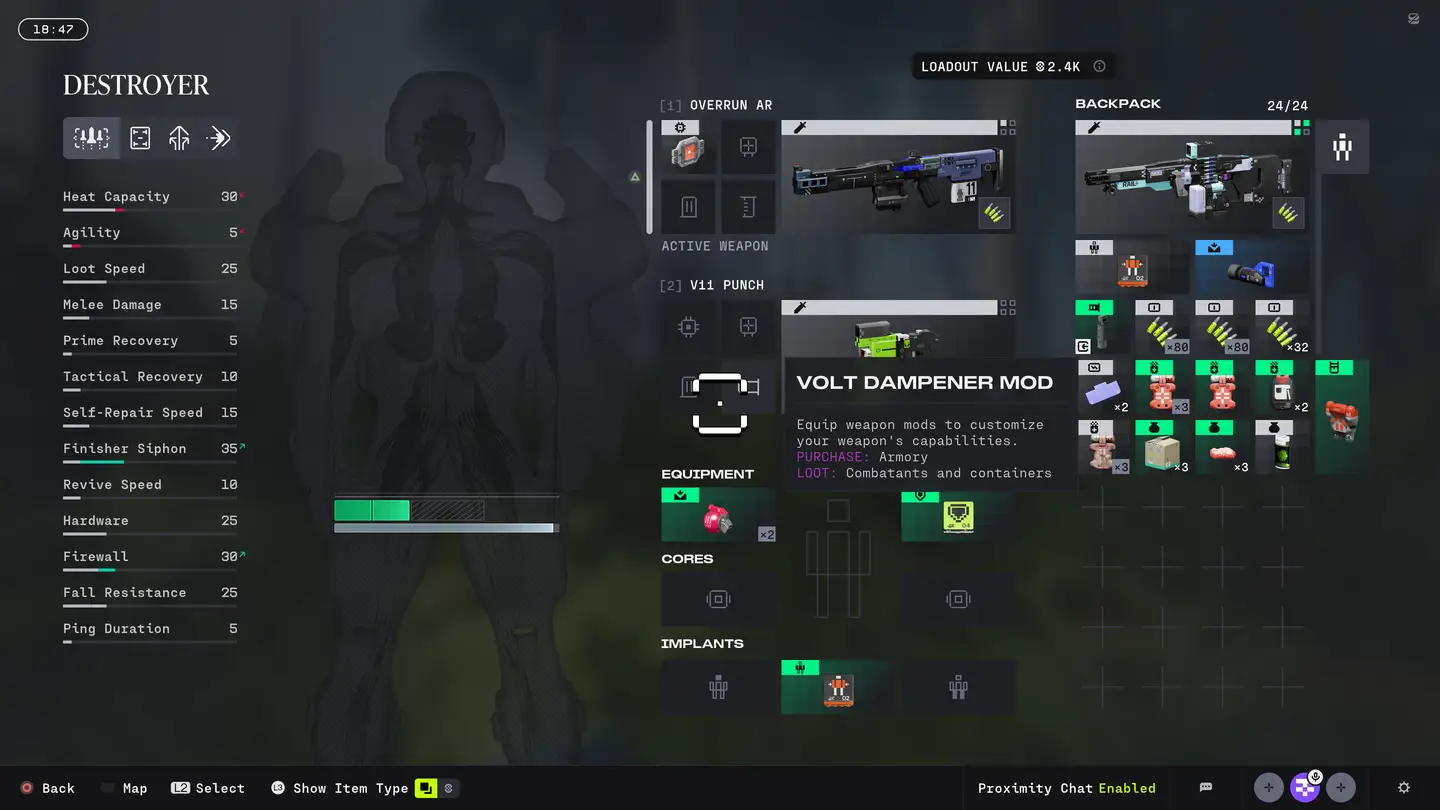Select the green canister item in the backpack
The image size is (1440, 810).
[x=1282, y=448]
